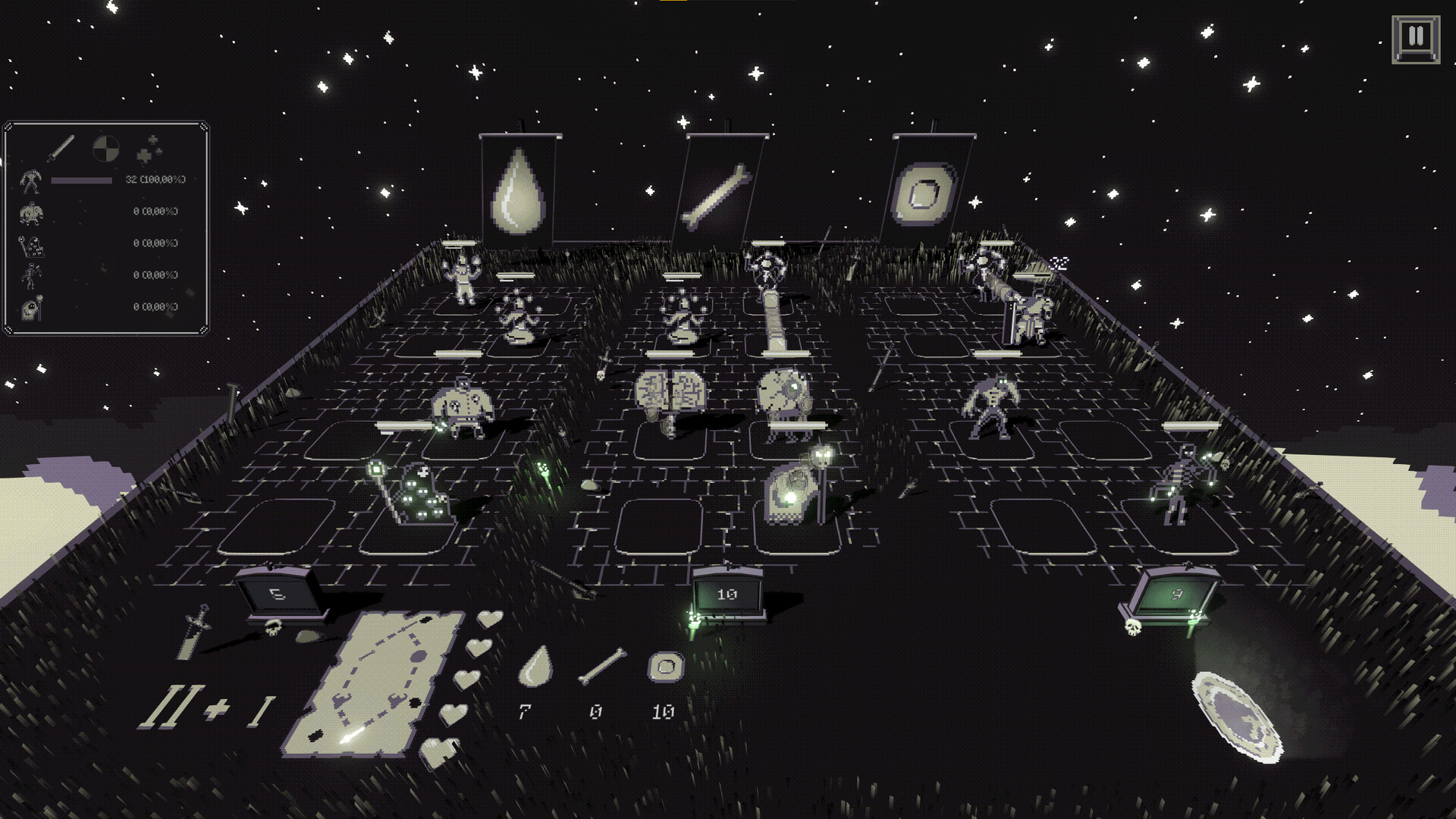Switch to the pie-chart percentage stats tab
Image resolution: width=1456 pixels, height=819 pixels.
click(x=107, y=146)
